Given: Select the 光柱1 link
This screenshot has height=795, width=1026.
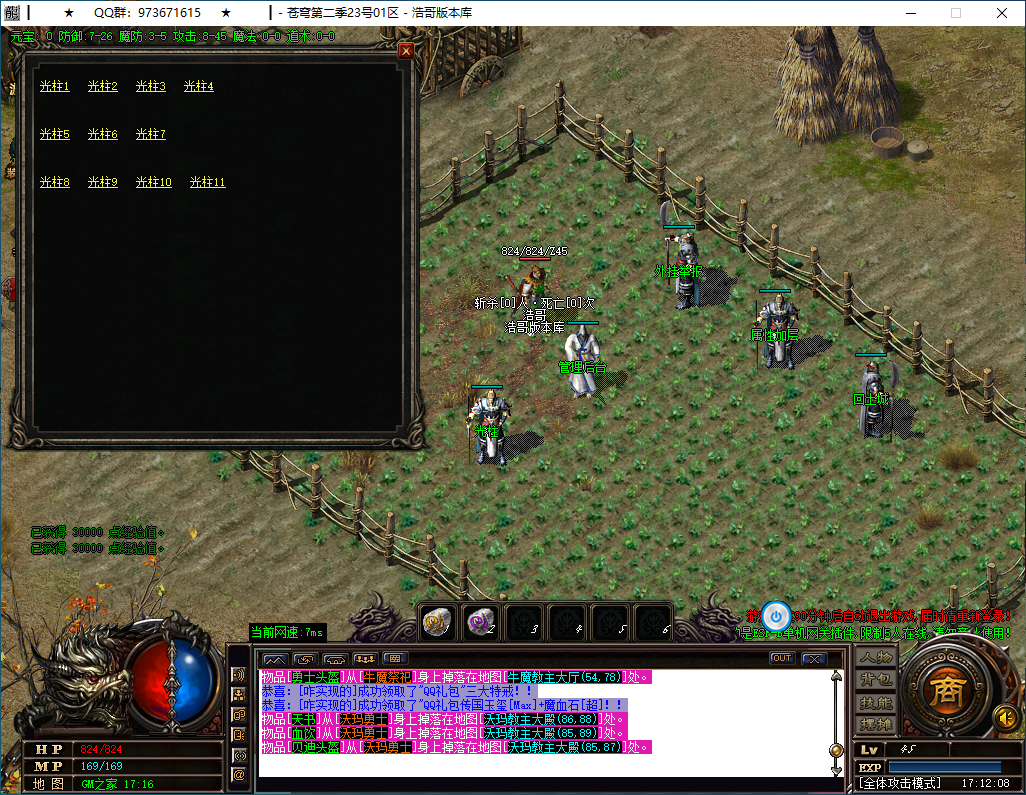Looking at the screenshot, I should 55,87.
